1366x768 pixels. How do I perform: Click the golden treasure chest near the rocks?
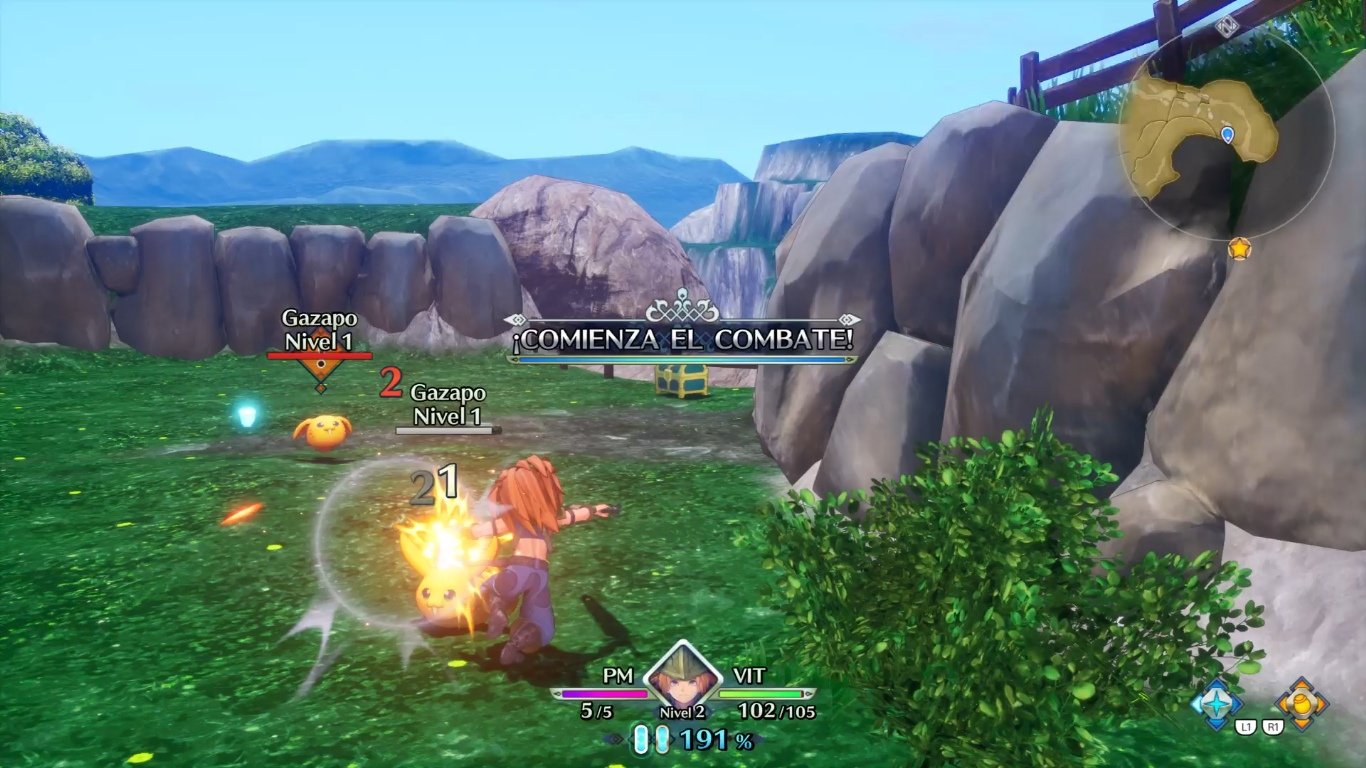coord(683,382)
